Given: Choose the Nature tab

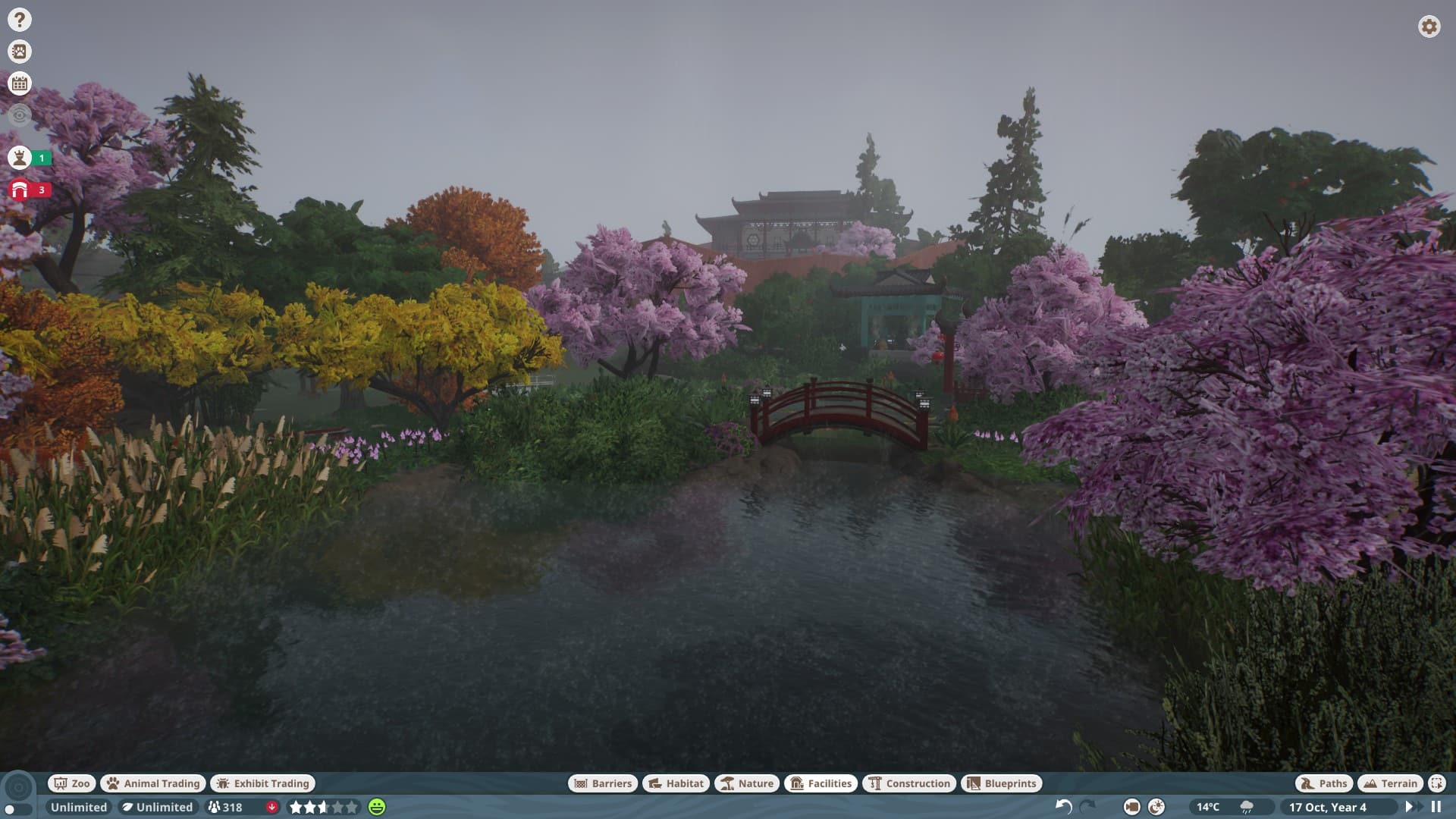Looking at the screenshot, I should point(746,783).
